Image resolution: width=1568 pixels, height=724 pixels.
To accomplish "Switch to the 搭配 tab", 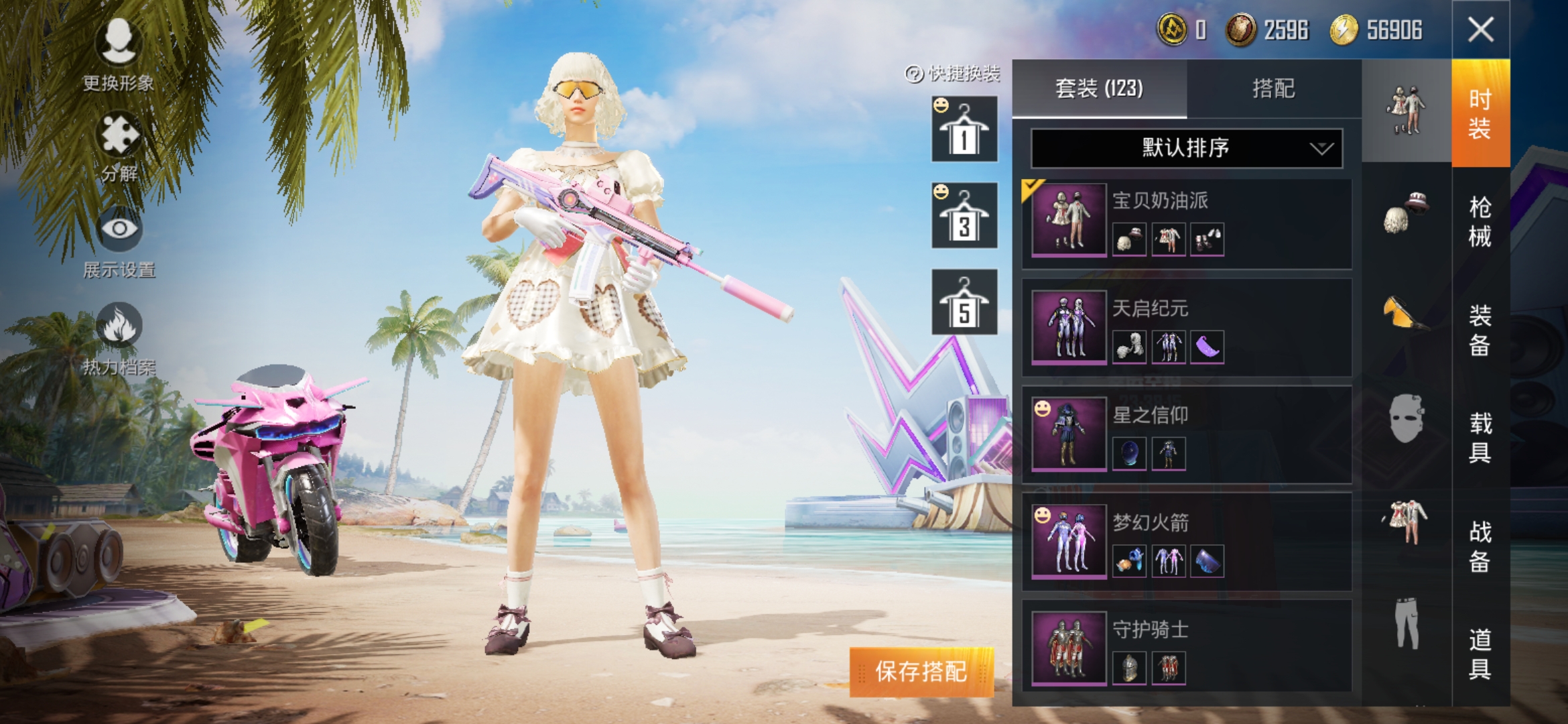I will tap(1273, 88).
